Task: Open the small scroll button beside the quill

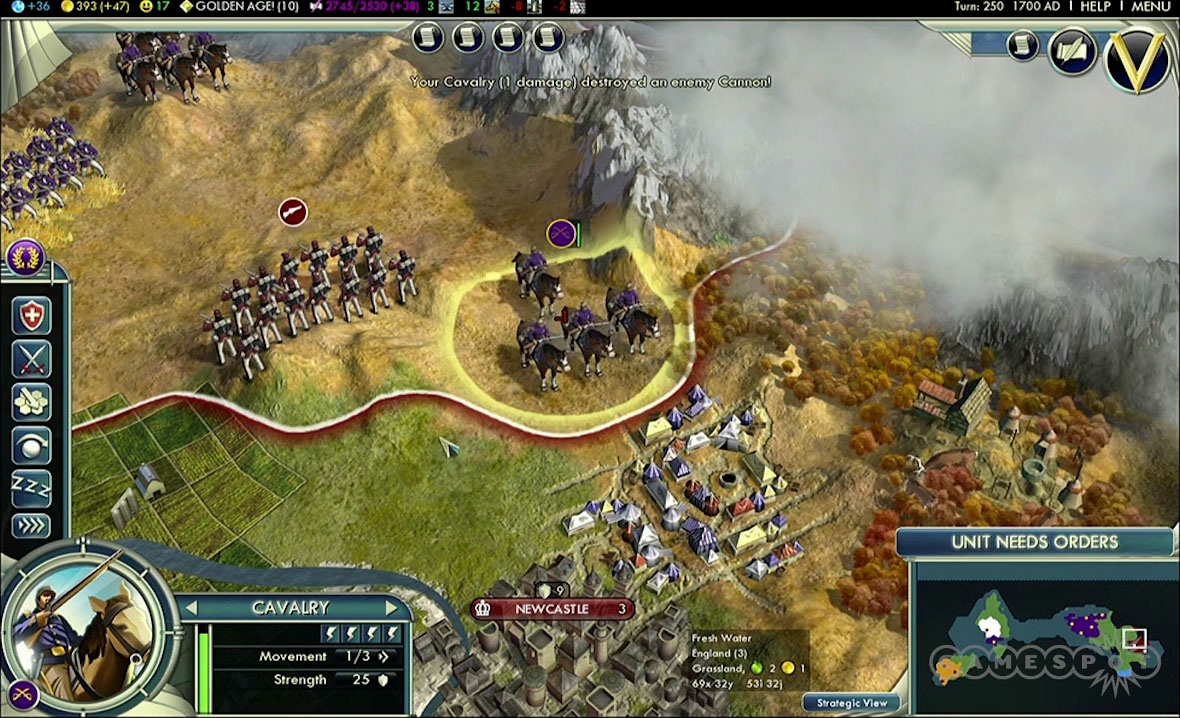Action: click(x=1023, y=45)
